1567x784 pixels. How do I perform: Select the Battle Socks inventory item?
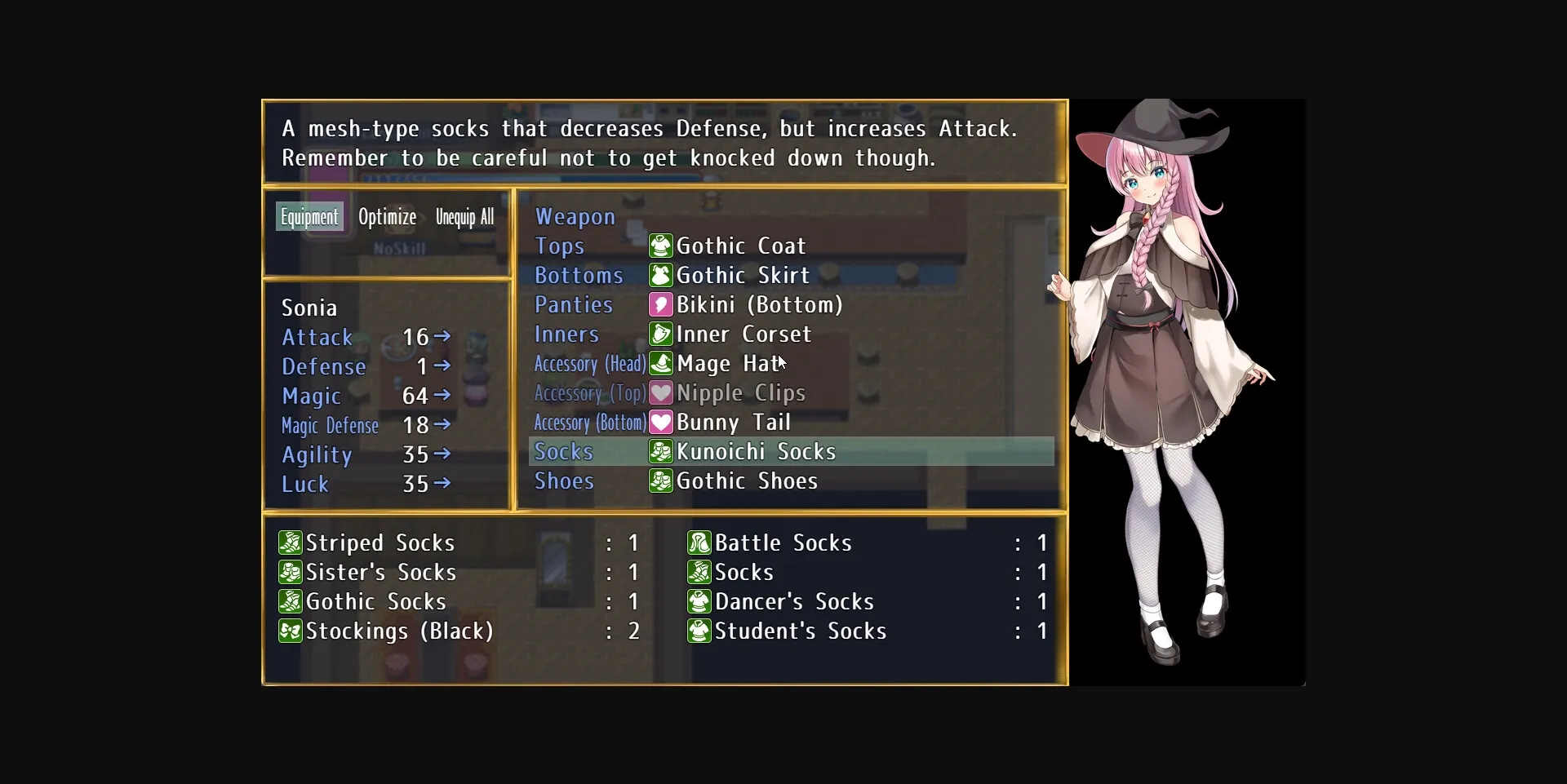coord(782,543)
